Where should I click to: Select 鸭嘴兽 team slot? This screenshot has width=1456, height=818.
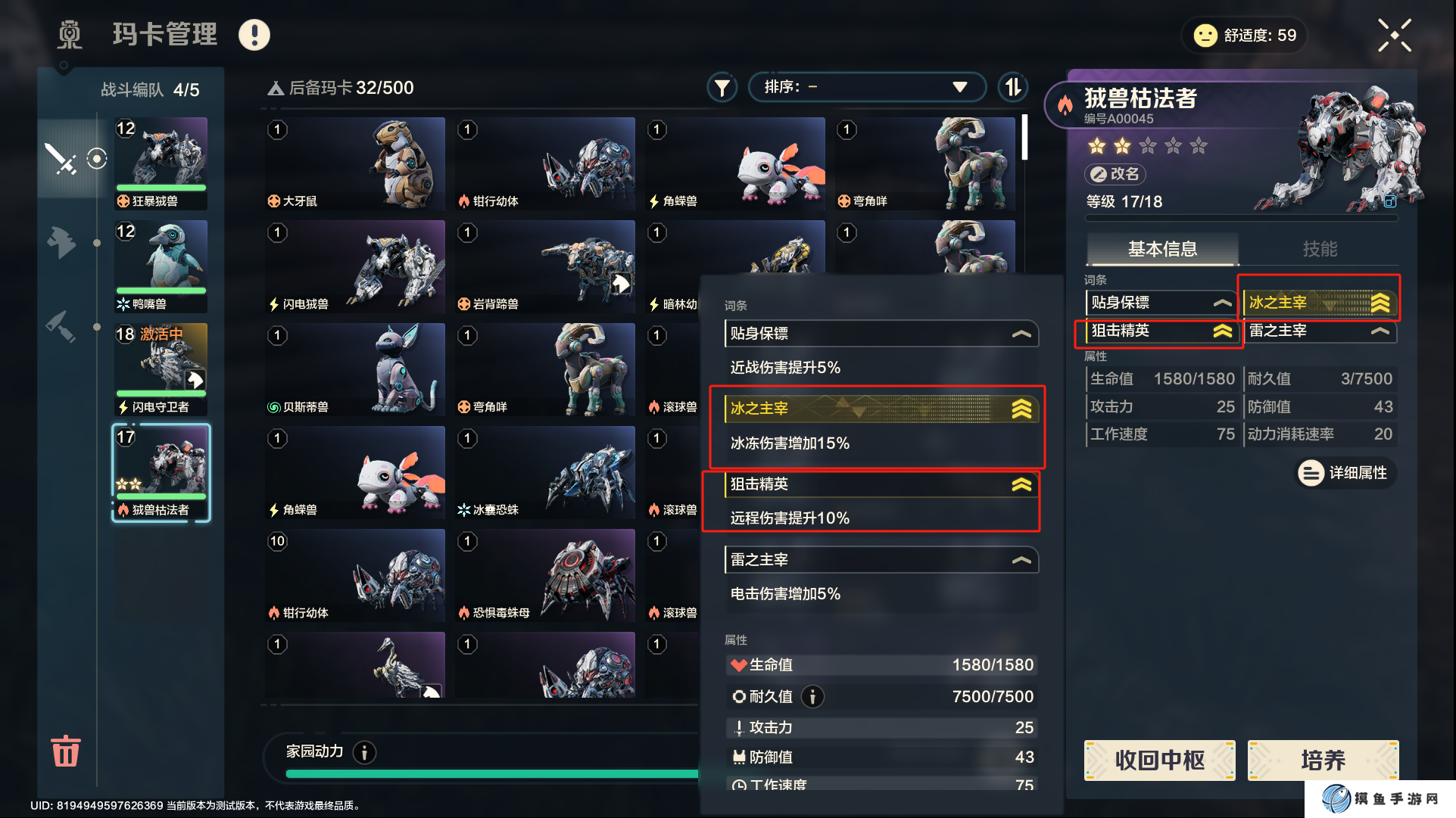[161, 266]
